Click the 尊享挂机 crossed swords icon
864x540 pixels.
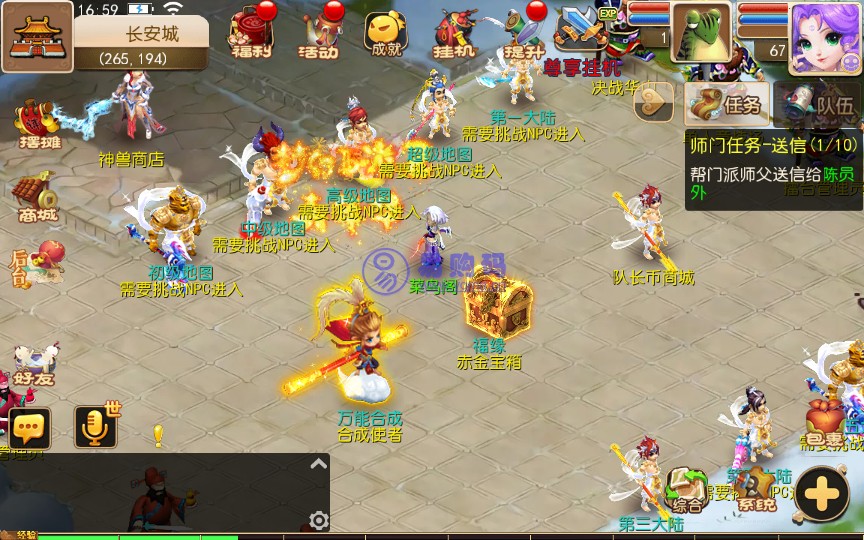582,32
